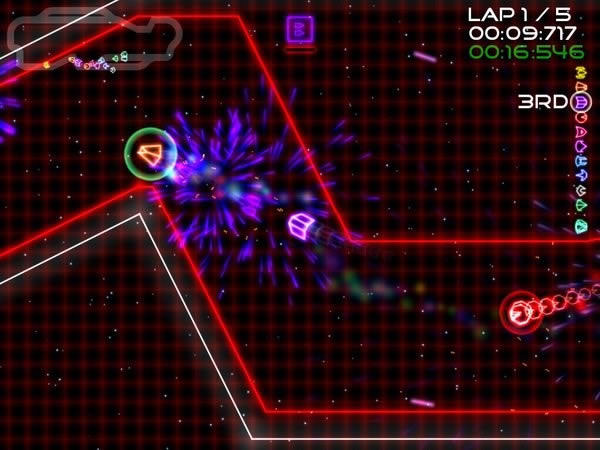Select the circled purple ship in standings
Viewport: 600px width, 450px height.
click(x=581, y=101)
